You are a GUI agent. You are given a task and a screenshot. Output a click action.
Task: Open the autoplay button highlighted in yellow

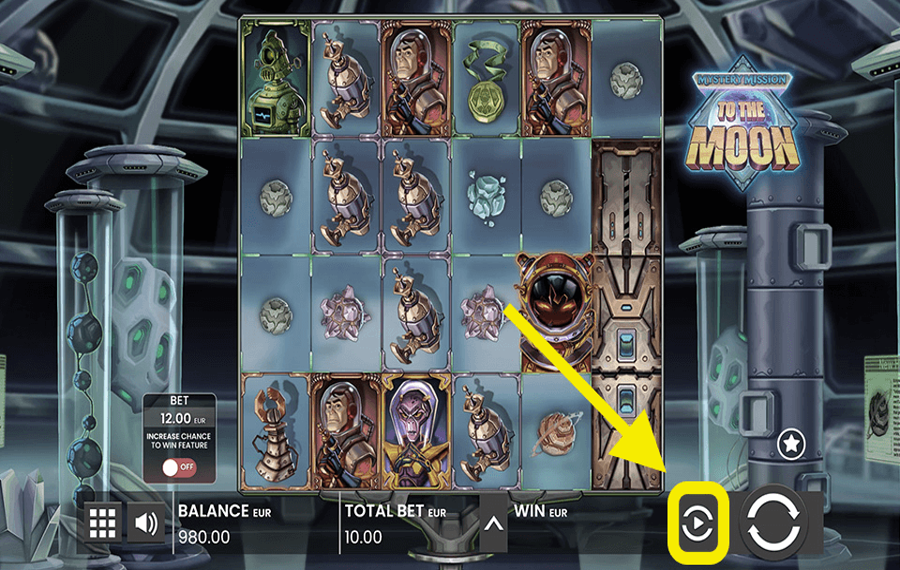point(696,522)
